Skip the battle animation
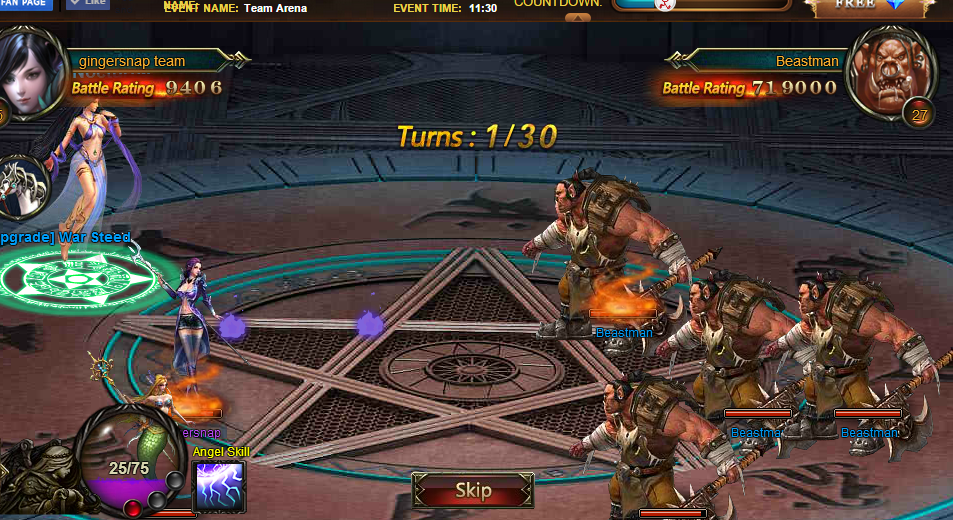Screen dimensions: 953x520 (473, 490)
